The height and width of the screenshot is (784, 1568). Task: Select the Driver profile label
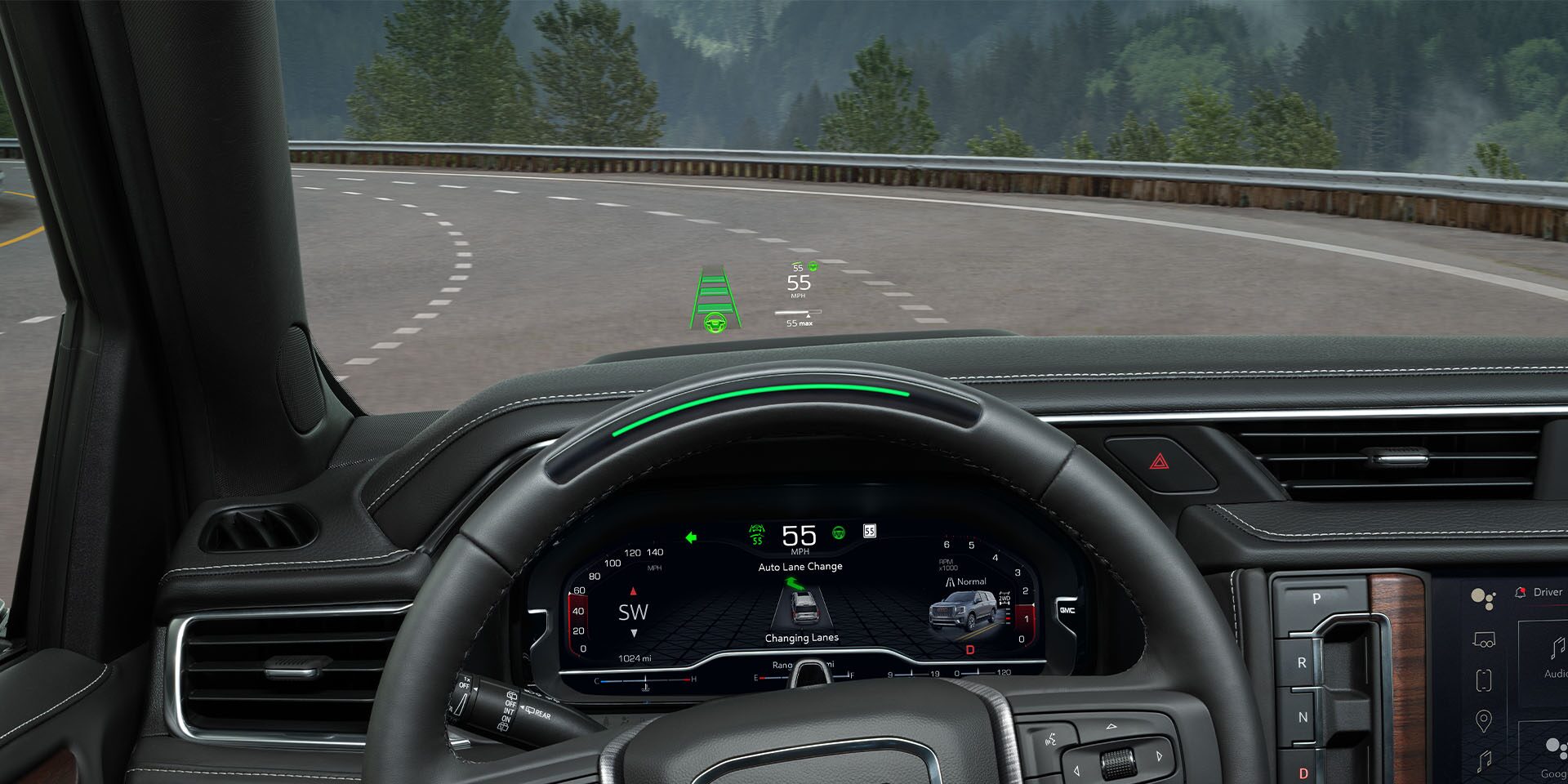coord(1548,592)
